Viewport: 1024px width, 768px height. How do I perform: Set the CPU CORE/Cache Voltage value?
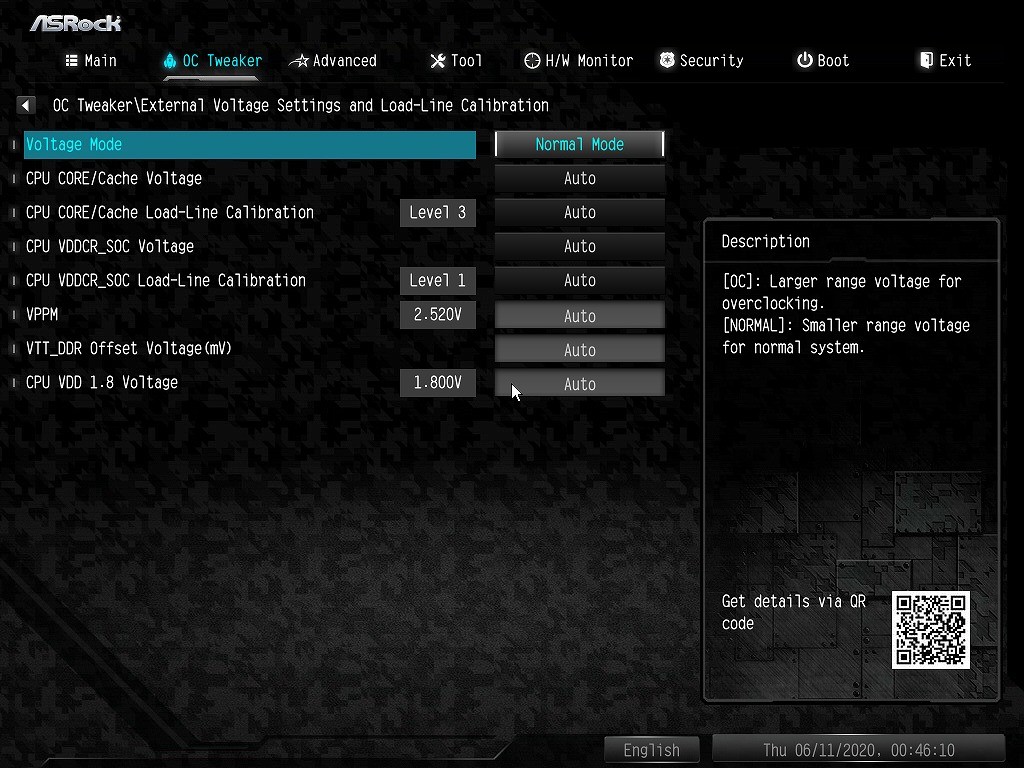[580, 179]
